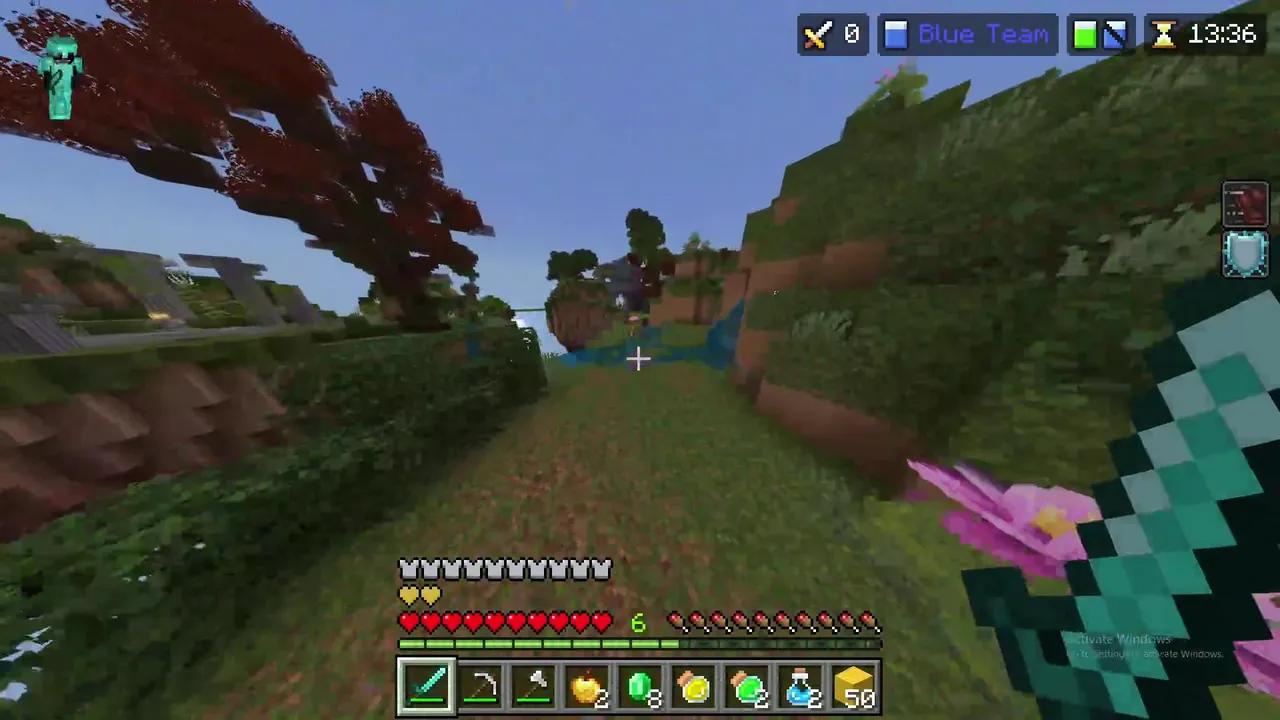Select the yellow blocks stack of 50
1280x720 pixels.
[x=854, y=684]
